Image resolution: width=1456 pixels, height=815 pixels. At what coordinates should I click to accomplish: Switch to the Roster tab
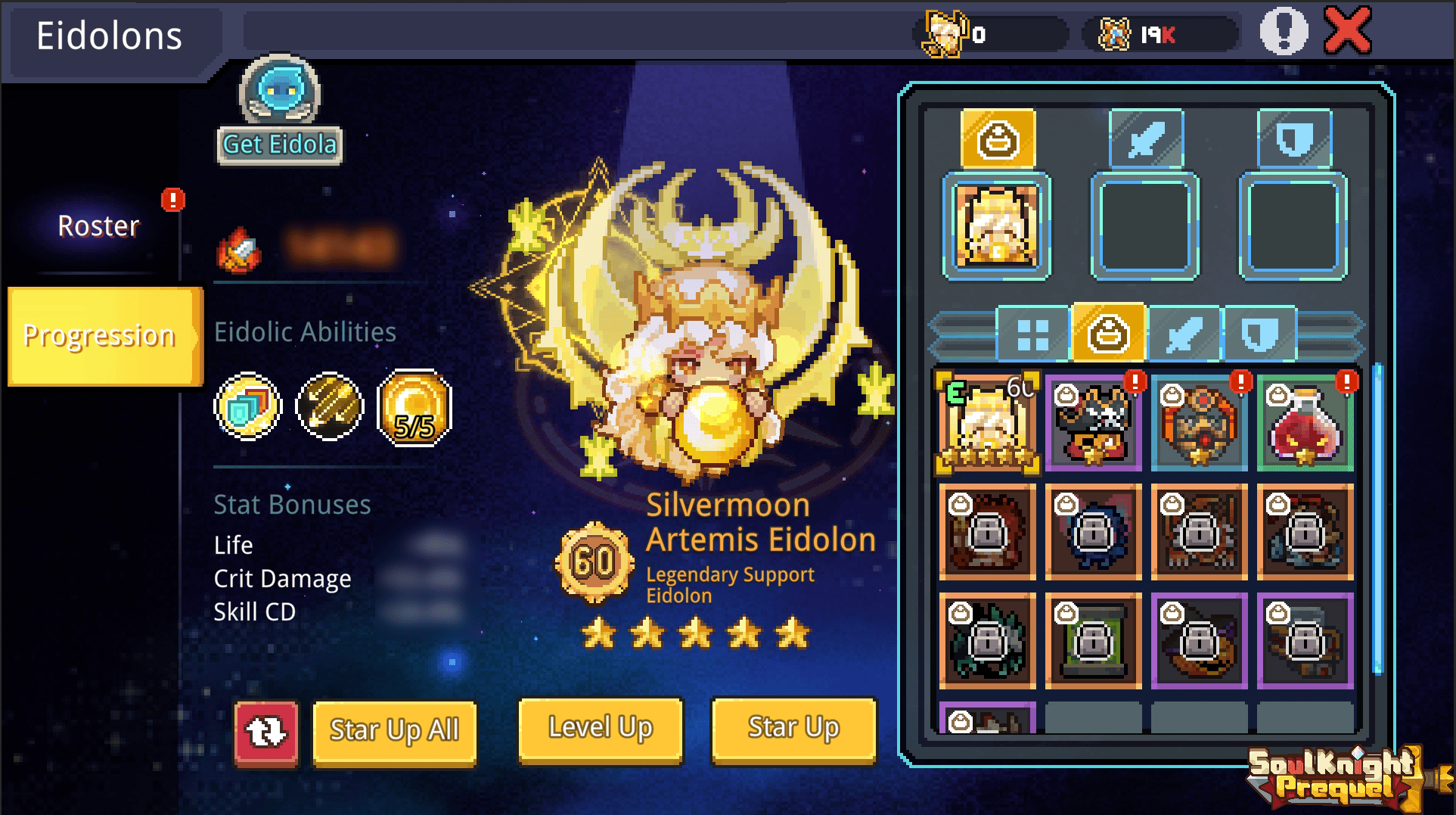pos(98,225)
